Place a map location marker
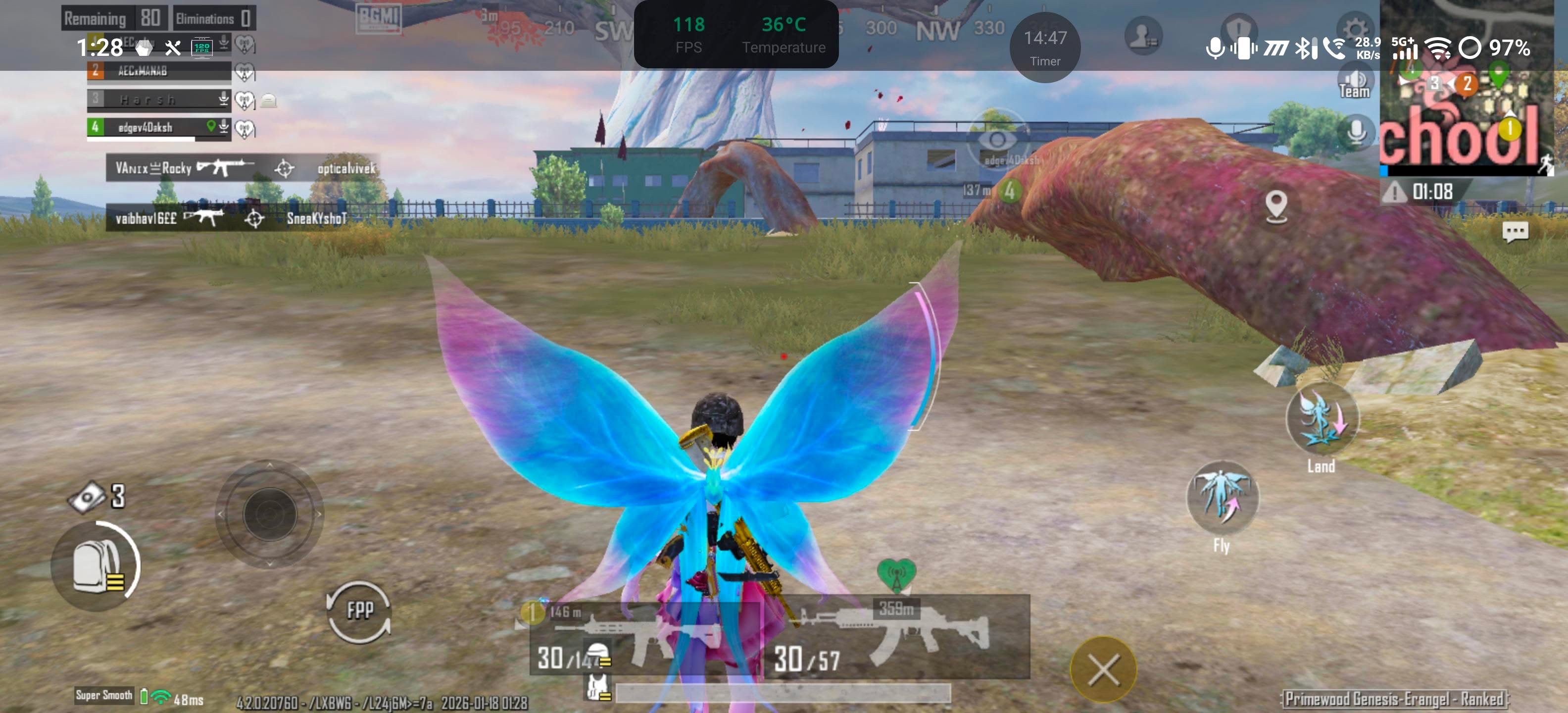 pyautogui.click(x=1276, y=206)
